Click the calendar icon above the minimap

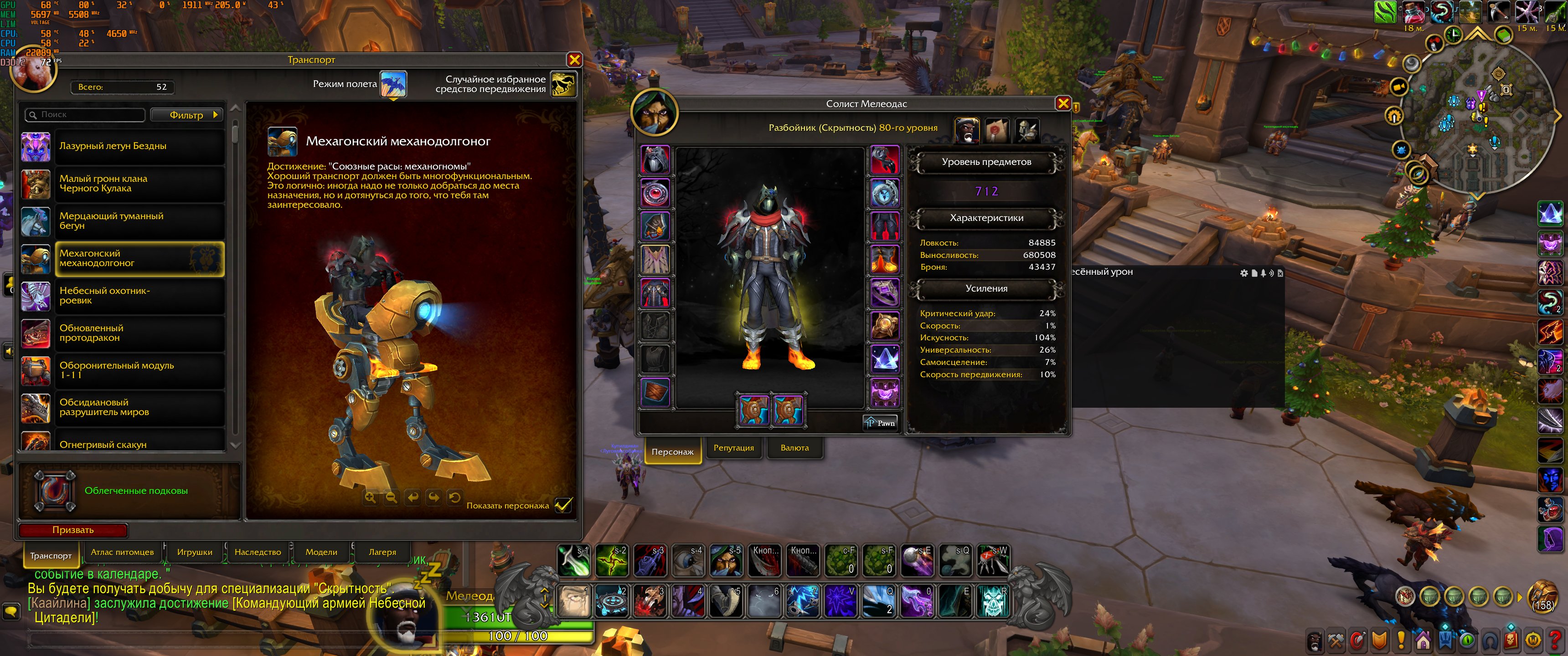[x=1504, y=35]
